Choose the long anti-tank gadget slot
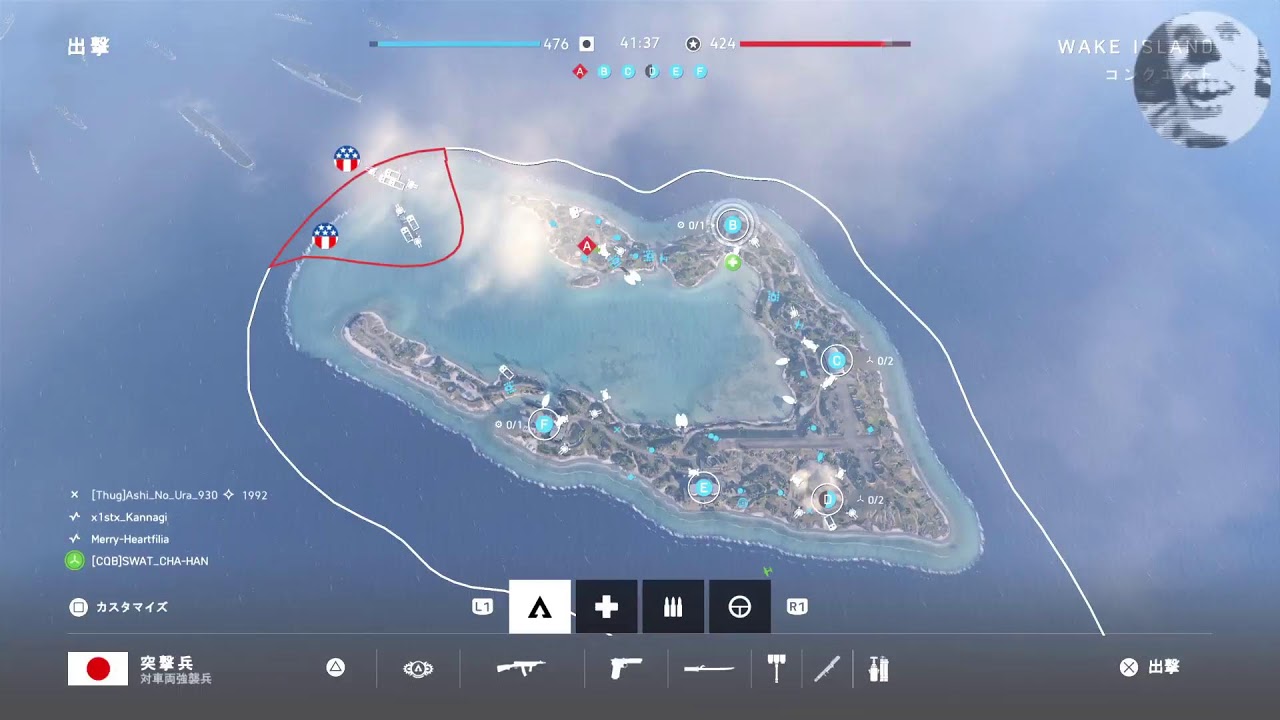 [x=709, y=668]
